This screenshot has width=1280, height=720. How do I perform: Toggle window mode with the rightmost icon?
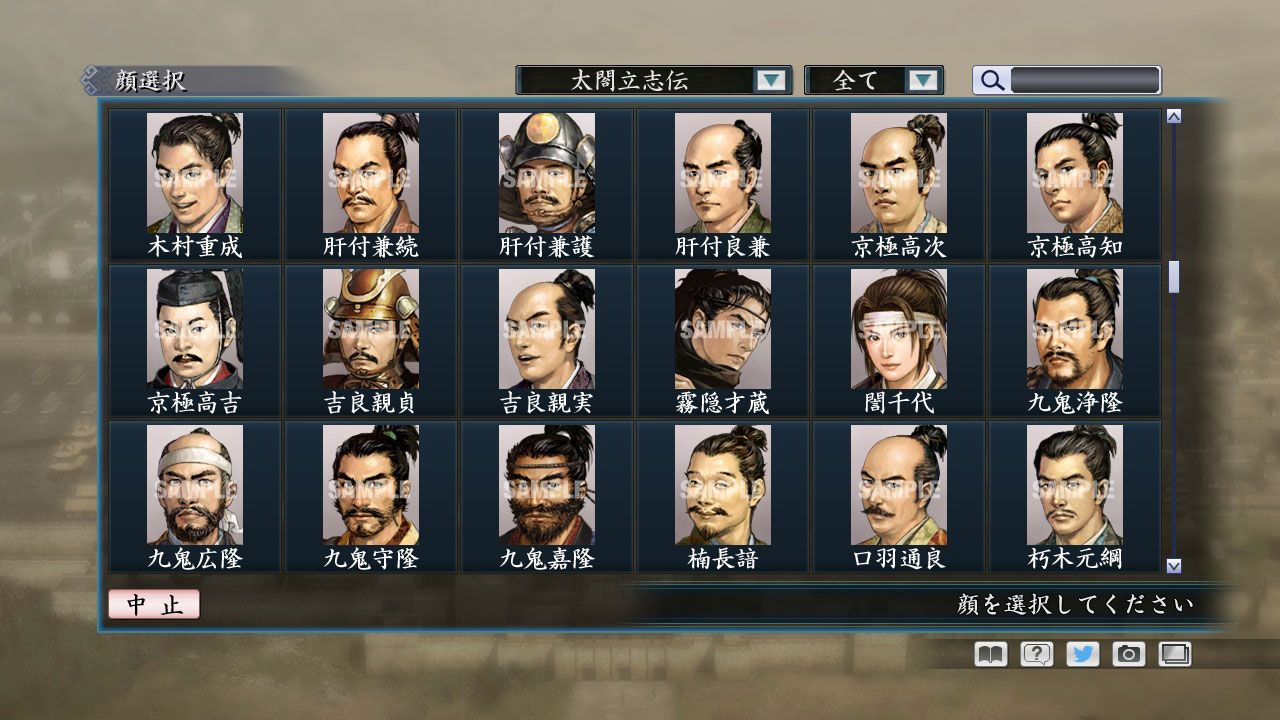coord(1173,653)
